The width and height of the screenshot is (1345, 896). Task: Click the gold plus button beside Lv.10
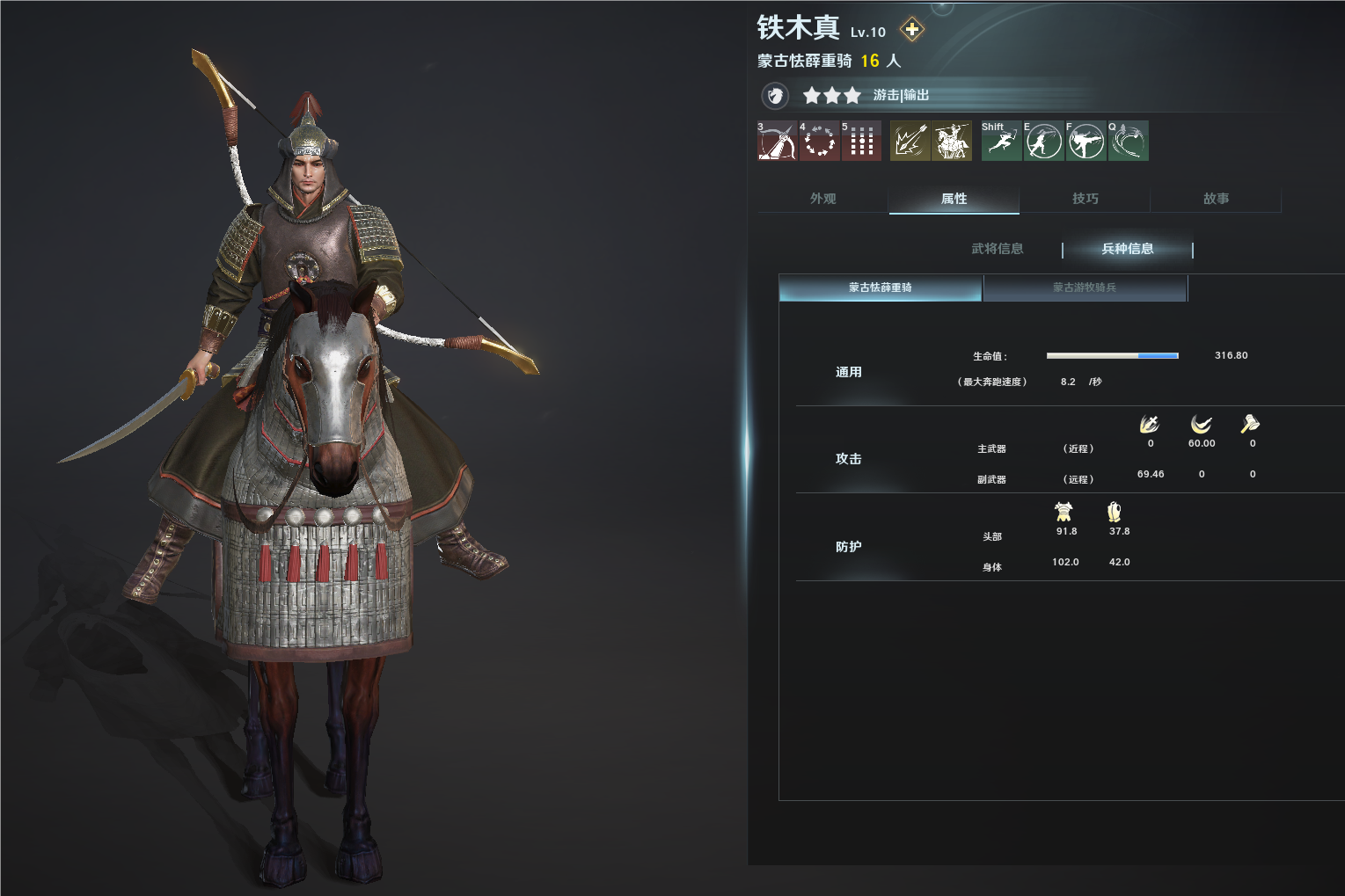tap(912, 30)
